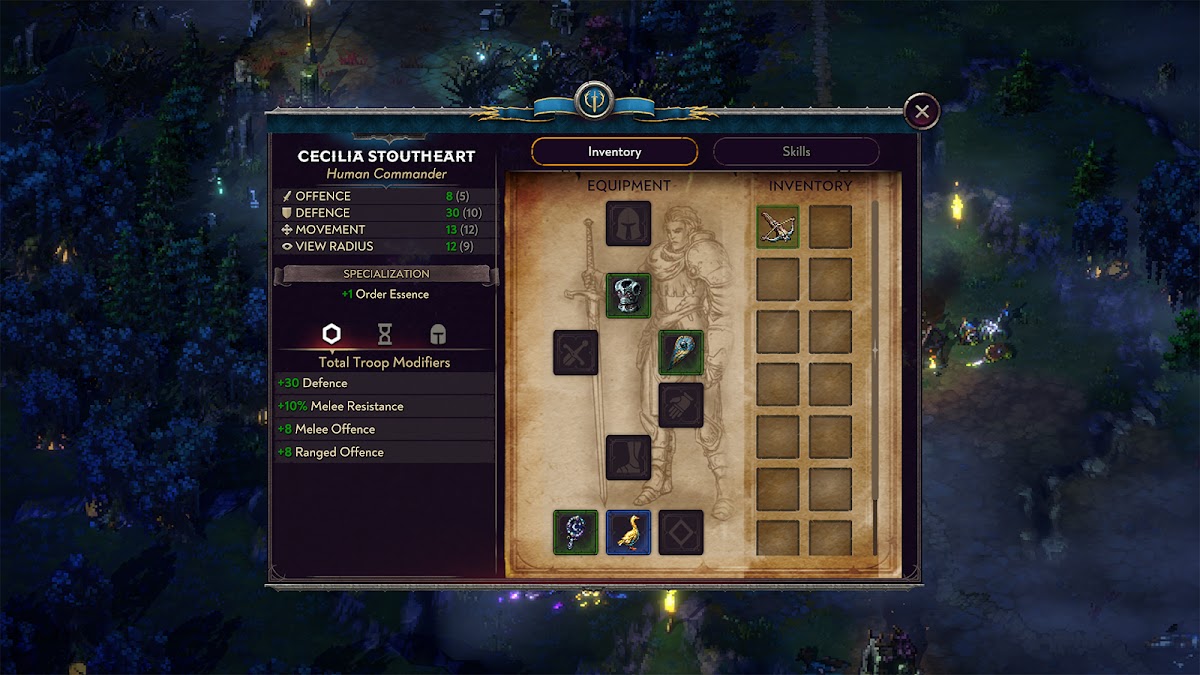Select the crossbow in the inventory
The image size is (1200, 675).
pos(777,227)
